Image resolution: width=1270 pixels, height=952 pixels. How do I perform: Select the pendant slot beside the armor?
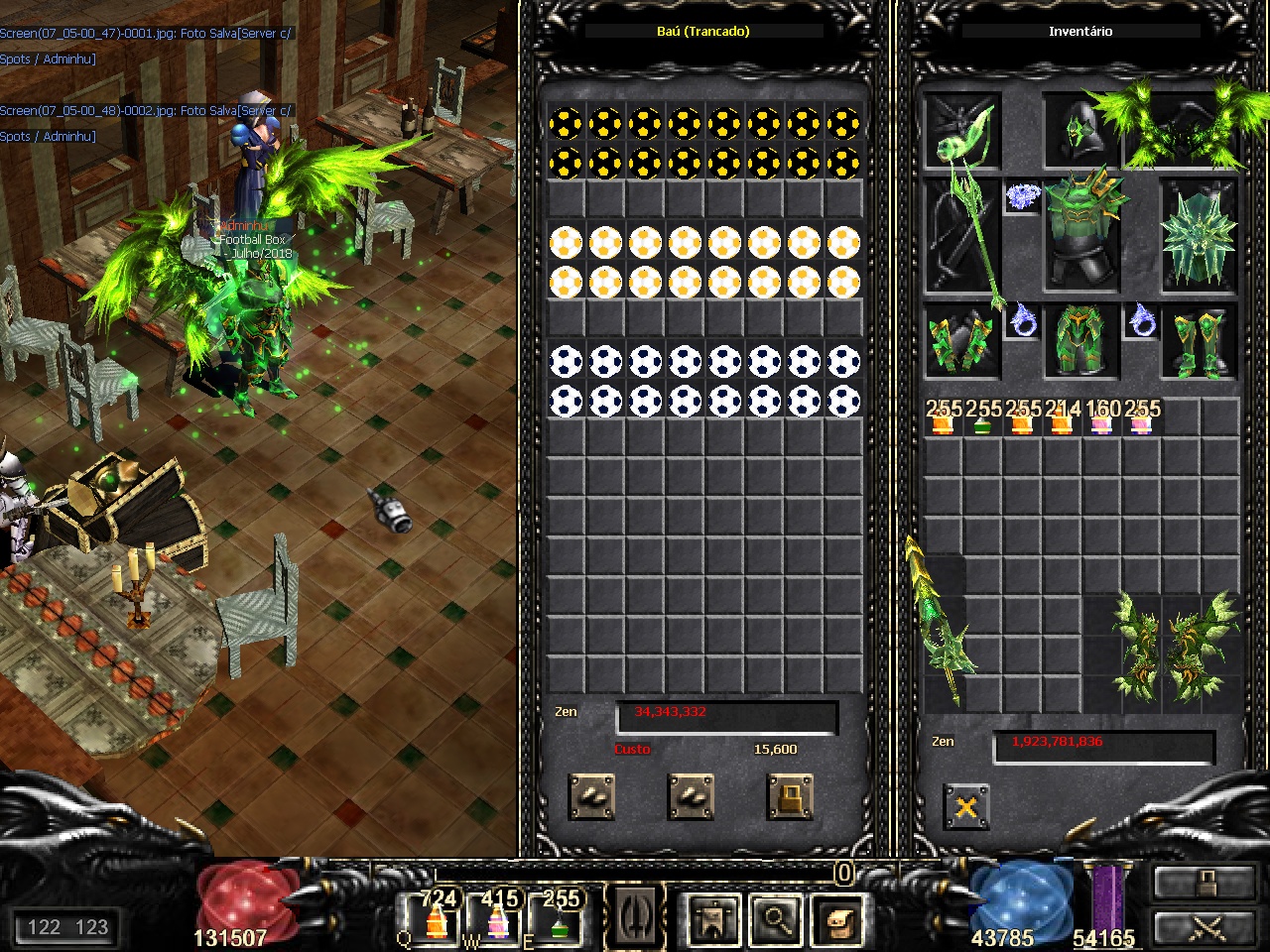click(x=1022, y=196)
